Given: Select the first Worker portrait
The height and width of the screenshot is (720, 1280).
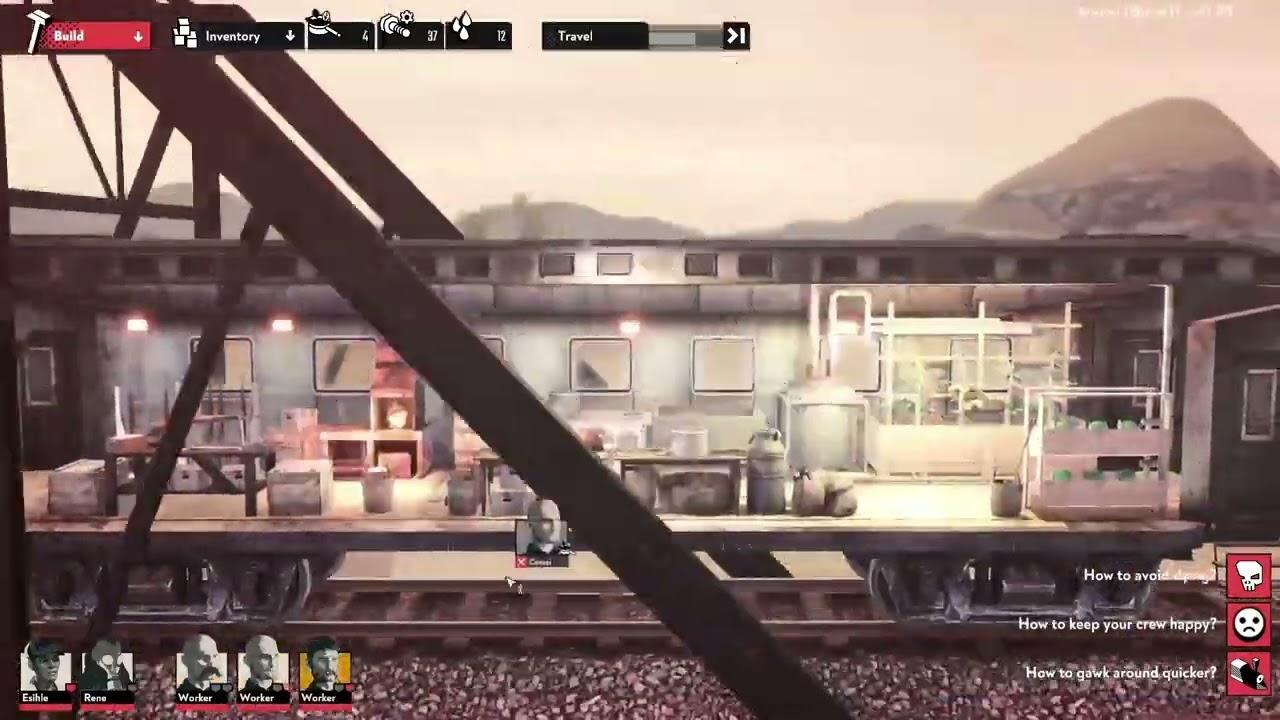Looking at the screenshot, I should [x=200, y=668].
